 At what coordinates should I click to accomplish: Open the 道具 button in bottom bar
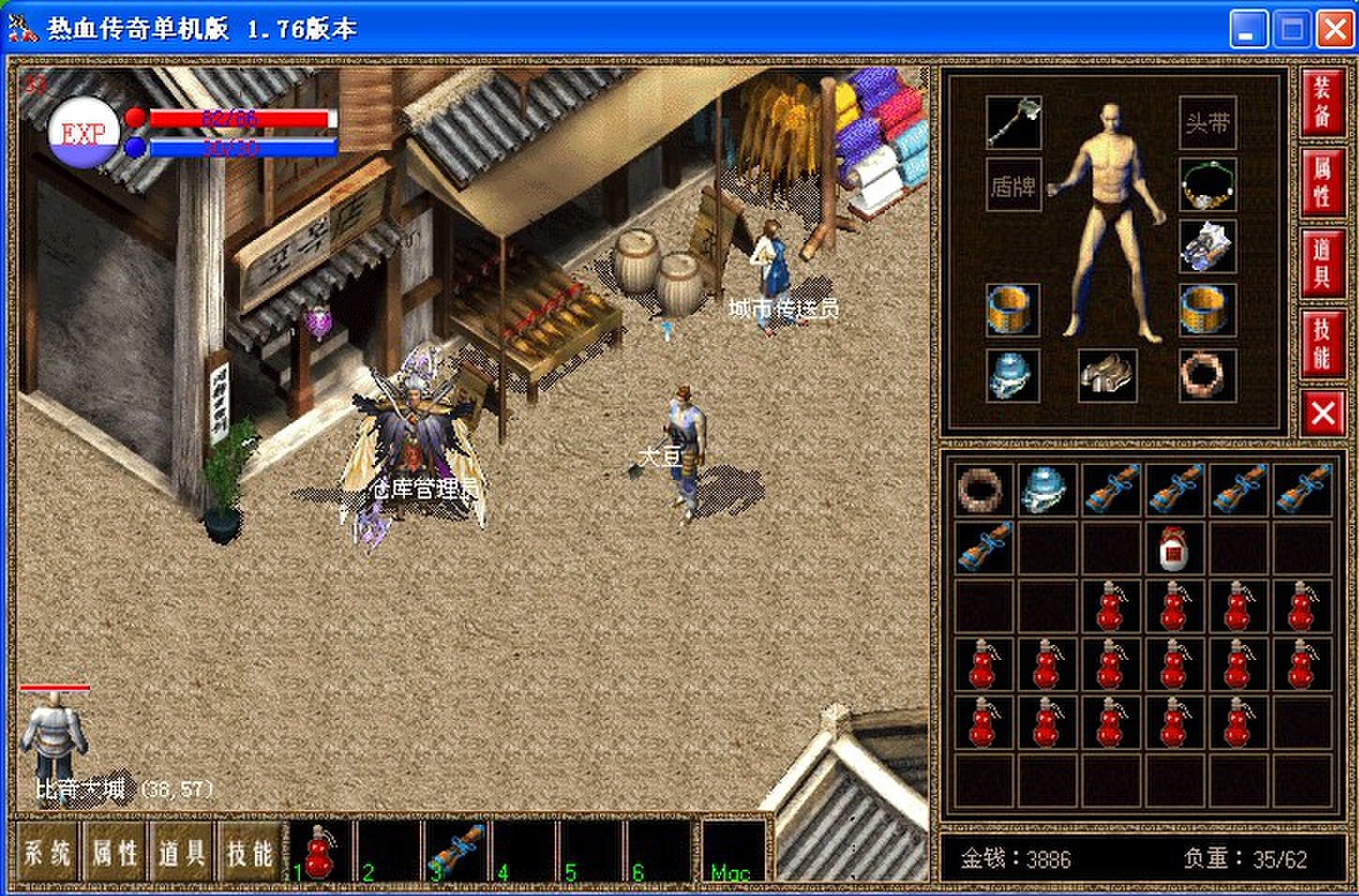click(x=182, y=852)
